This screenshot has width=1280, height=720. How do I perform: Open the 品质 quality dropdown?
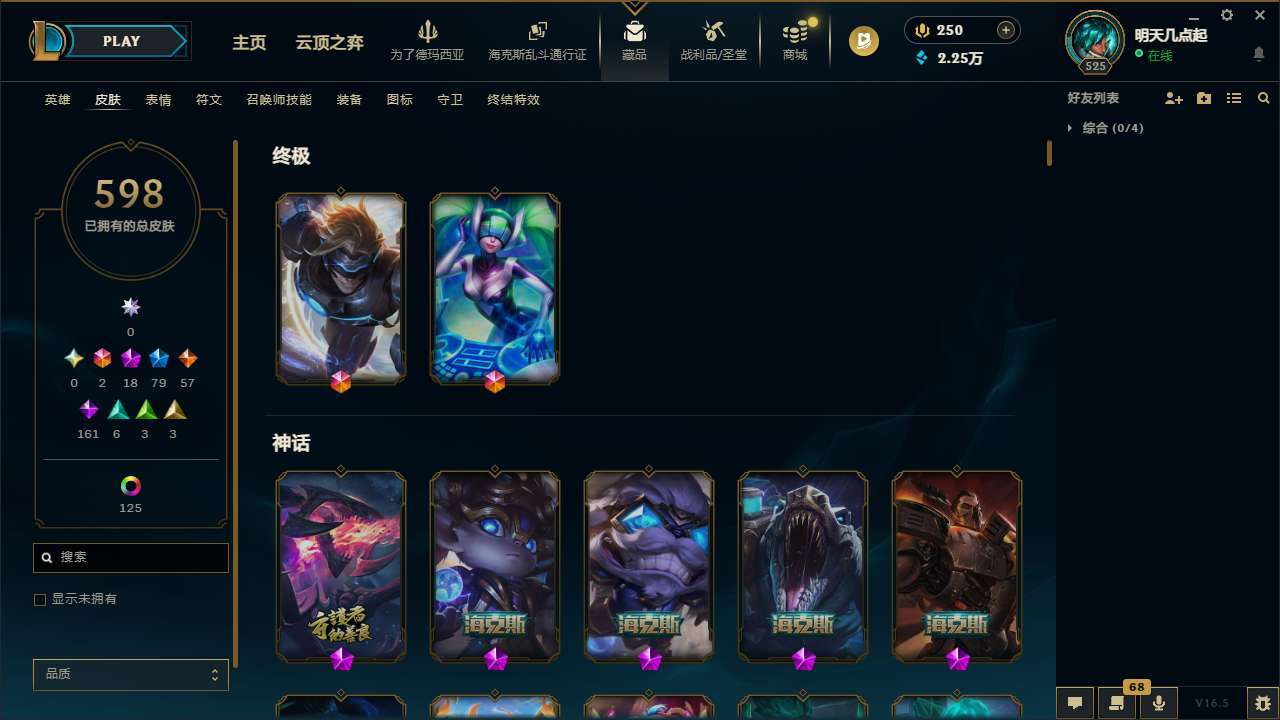(x=130, y=674)
